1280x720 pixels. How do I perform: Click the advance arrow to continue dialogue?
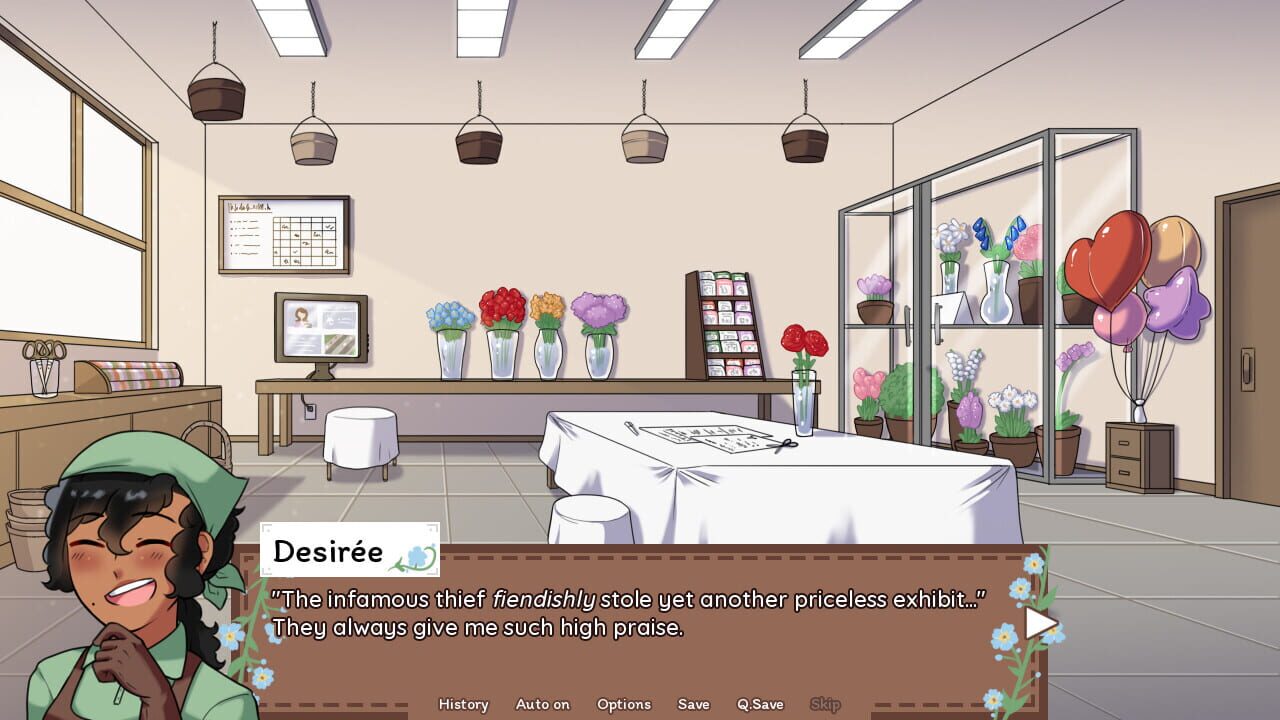(1040, 625)
